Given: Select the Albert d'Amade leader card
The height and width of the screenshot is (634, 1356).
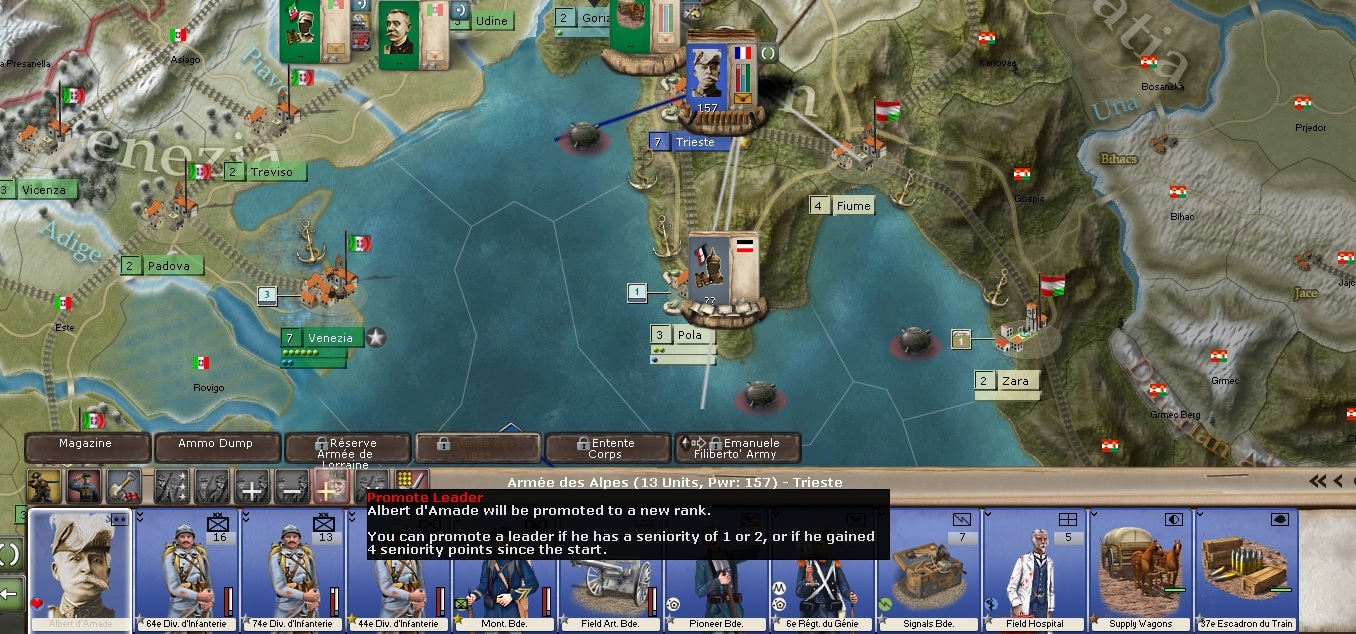Looking at the screenshot, I should pos(81,569).
